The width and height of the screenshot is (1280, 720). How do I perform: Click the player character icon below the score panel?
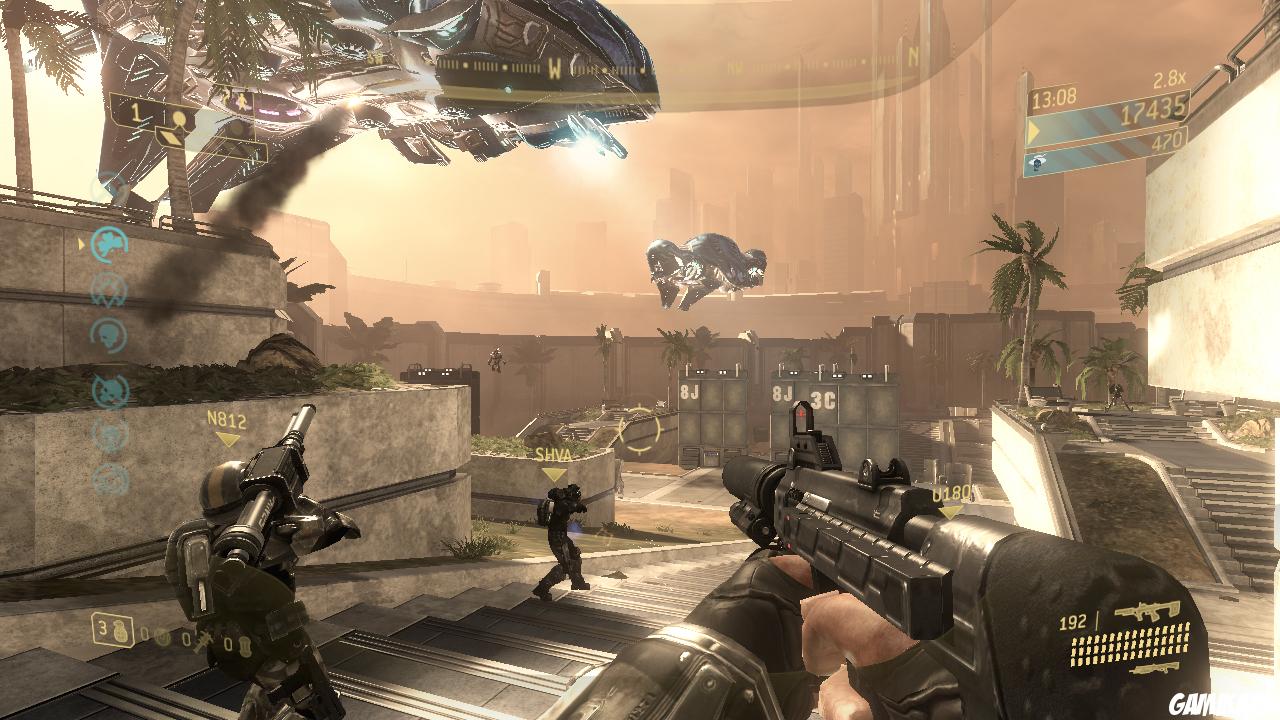[x=1037, y=162]
